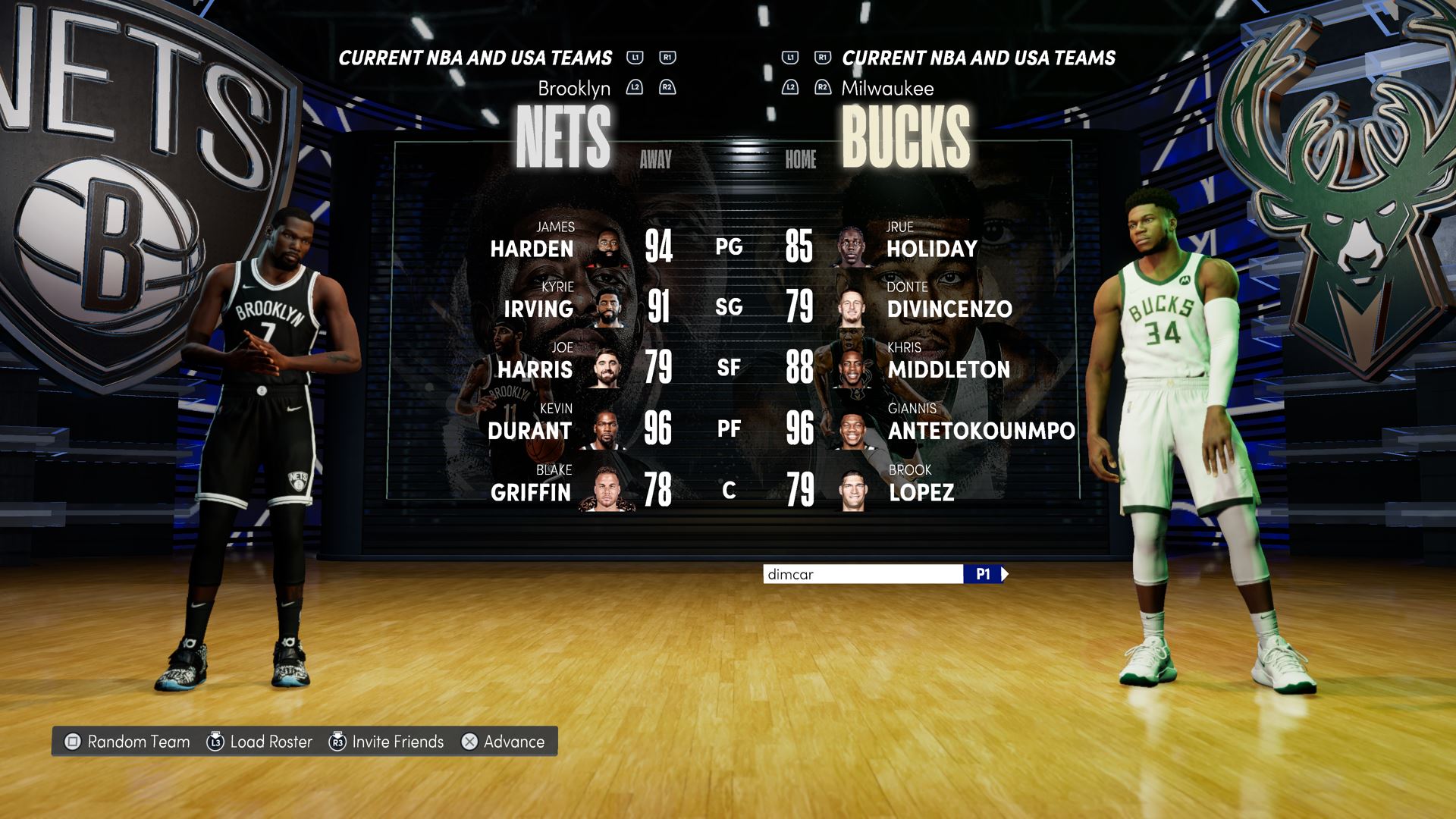The image size is (1456, 819).
Task: Choose the Random Team option
Action: 127,742
